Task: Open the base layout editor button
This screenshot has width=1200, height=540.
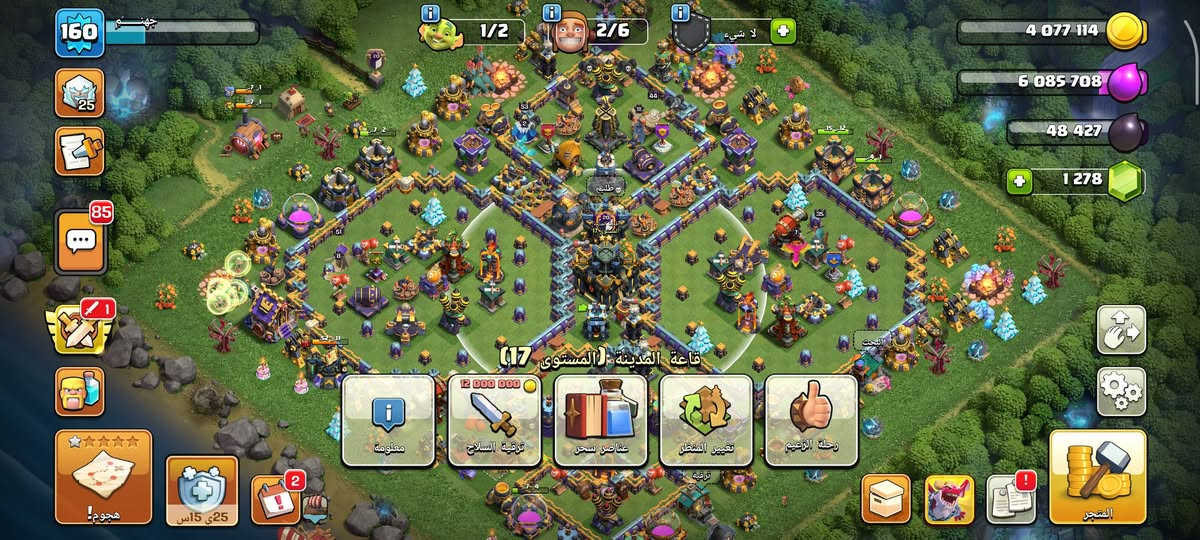Action: (x=1121, y=329)
